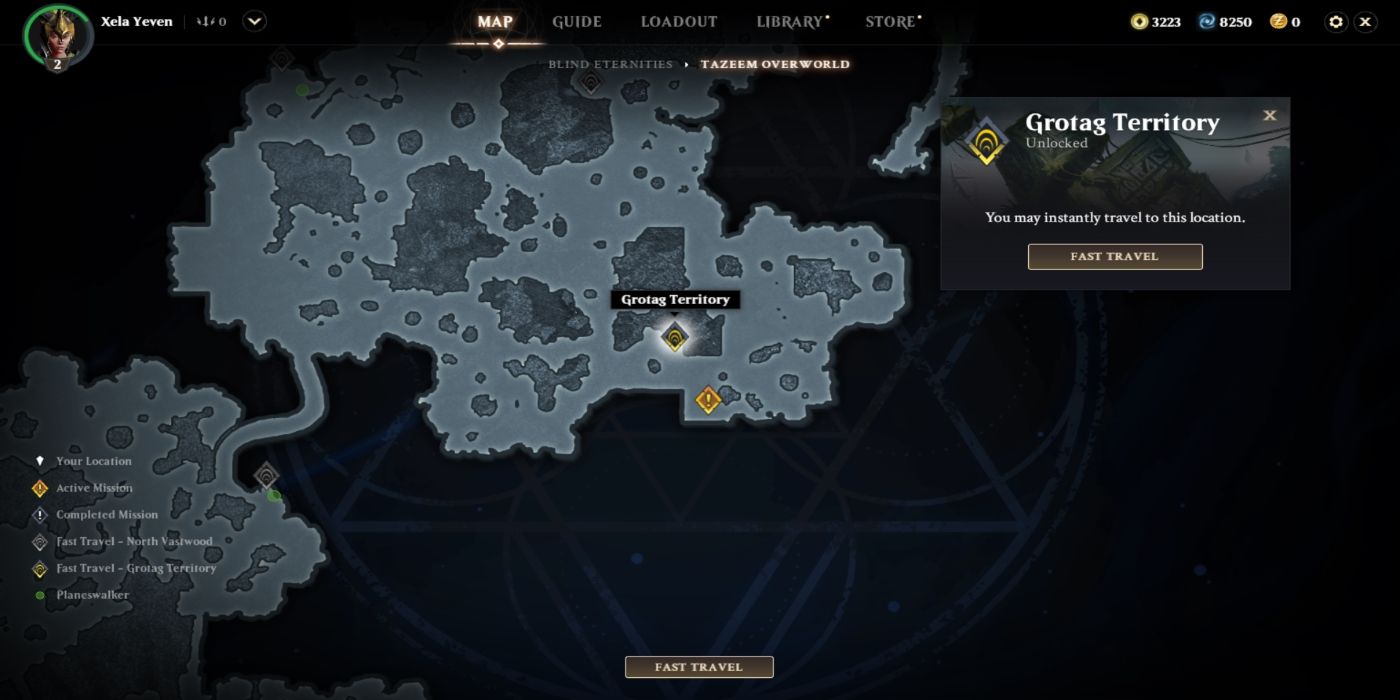Image resolution: width=1400 pixels, height=700 pixels.
Task: Click Xela Yeven's character portrait
Action: click(58, 35)
